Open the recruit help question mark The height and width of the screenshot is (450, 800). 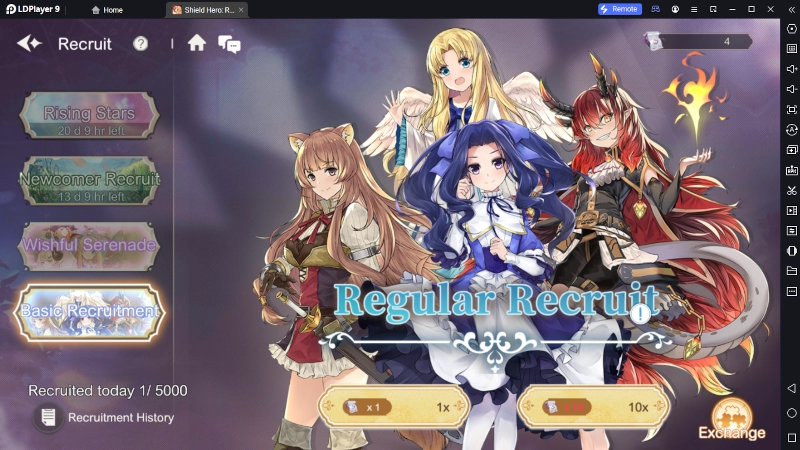tap(141, 44)
